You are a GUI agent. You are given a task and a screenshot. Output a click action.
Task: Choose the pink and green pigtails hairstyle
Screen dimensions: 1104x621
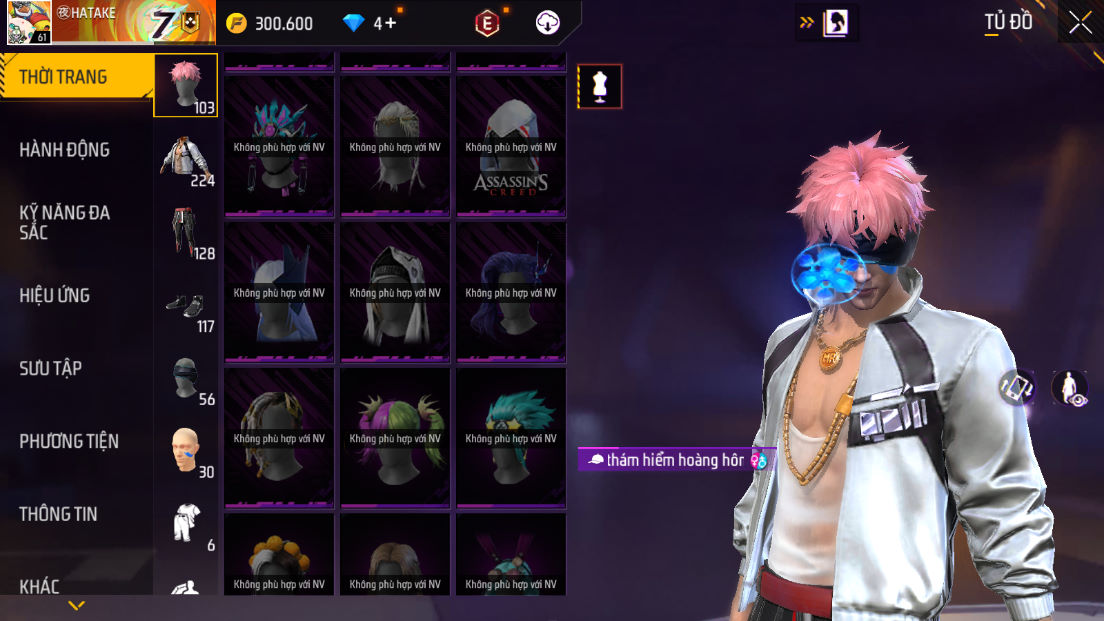pyautogui.click(x=395, y=438)
